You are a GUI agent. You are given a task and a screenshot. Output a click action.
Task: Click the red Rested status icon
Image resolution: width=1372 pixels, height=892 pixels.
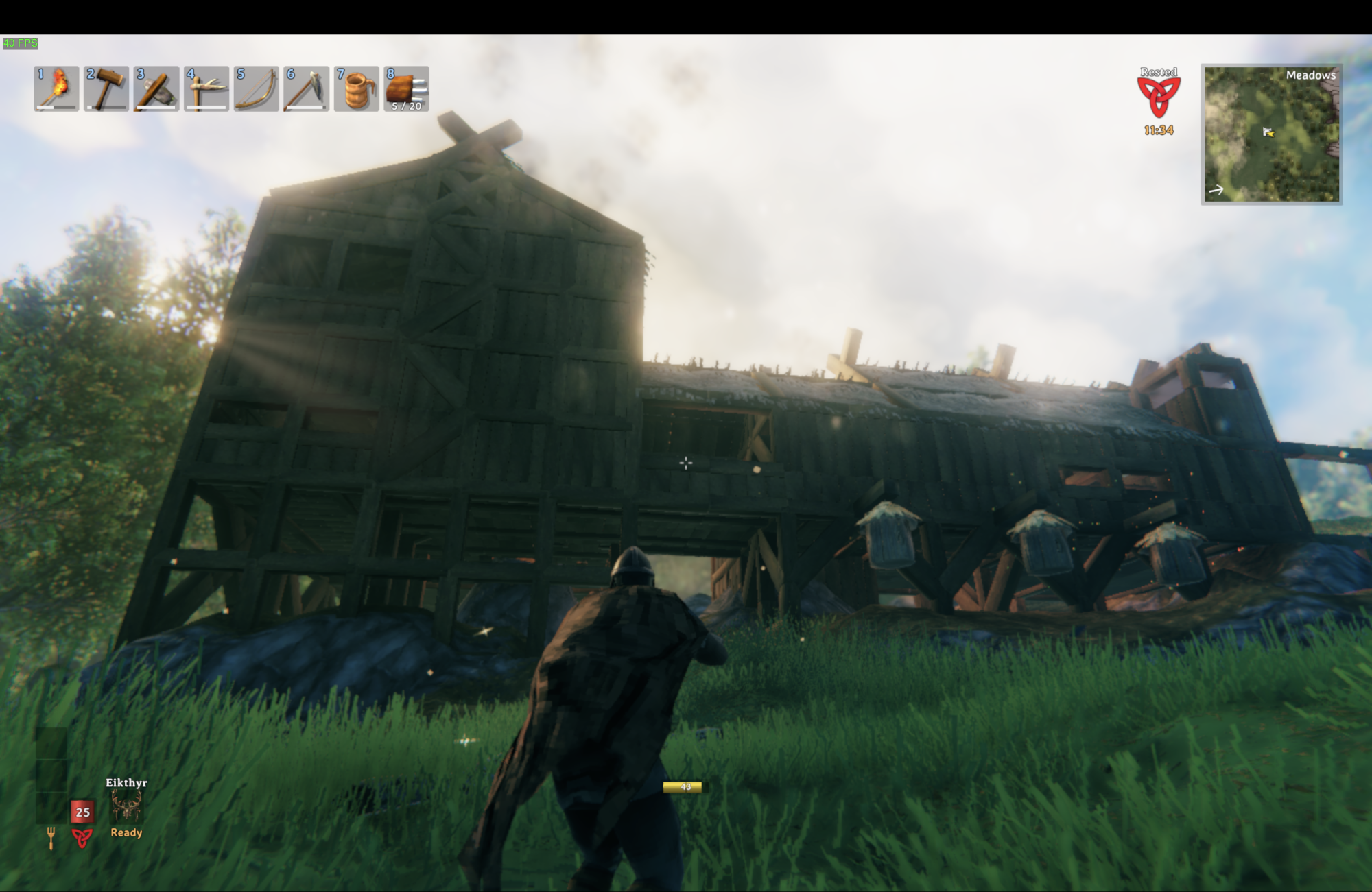pos(1158,97)
